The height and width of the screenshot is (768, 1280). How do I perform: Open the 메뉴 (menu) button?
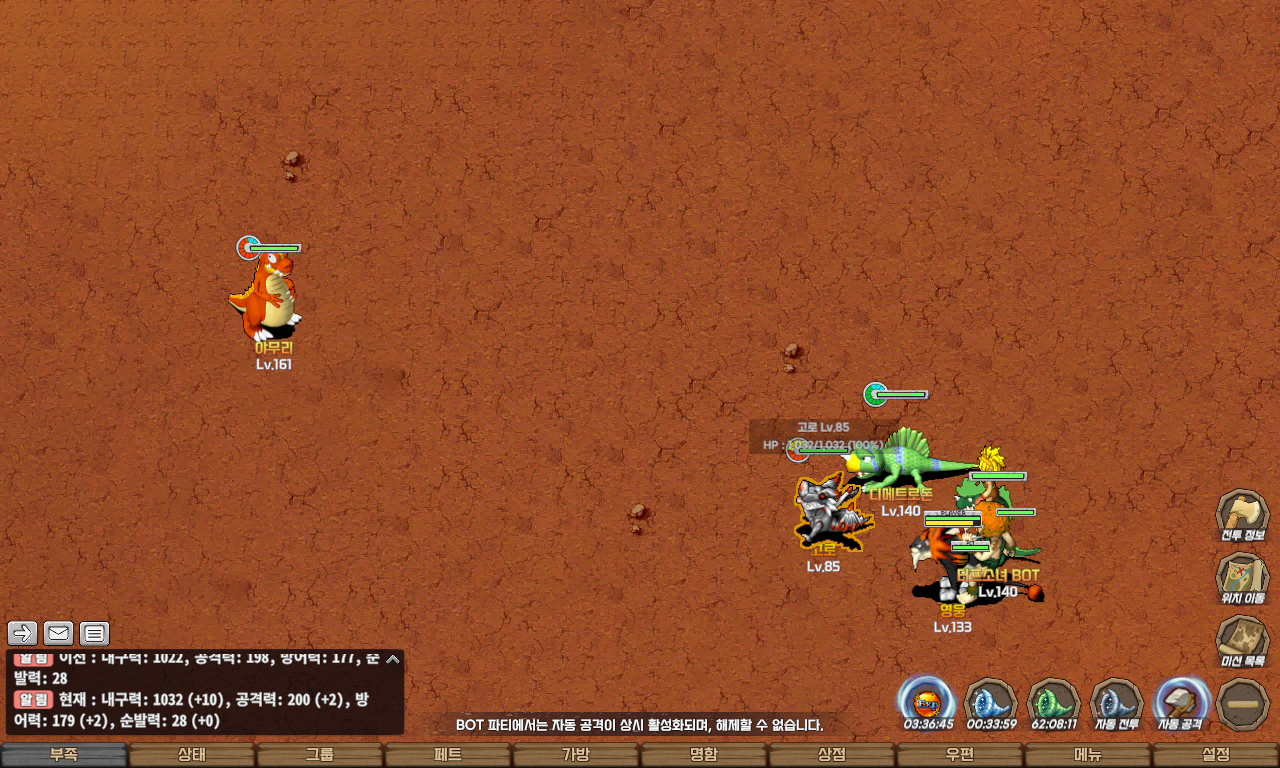(1088, 755)
